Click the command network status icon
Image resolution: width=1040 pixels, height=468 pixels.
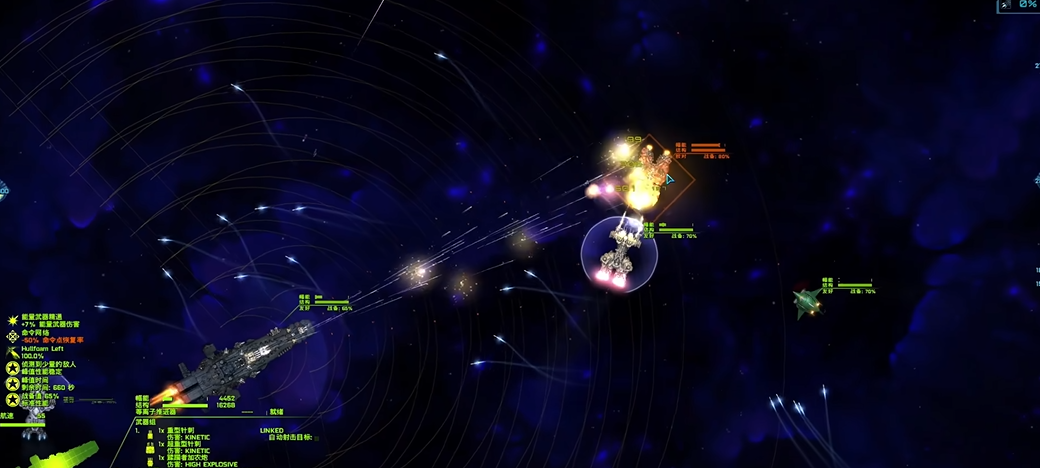point(12,335)
